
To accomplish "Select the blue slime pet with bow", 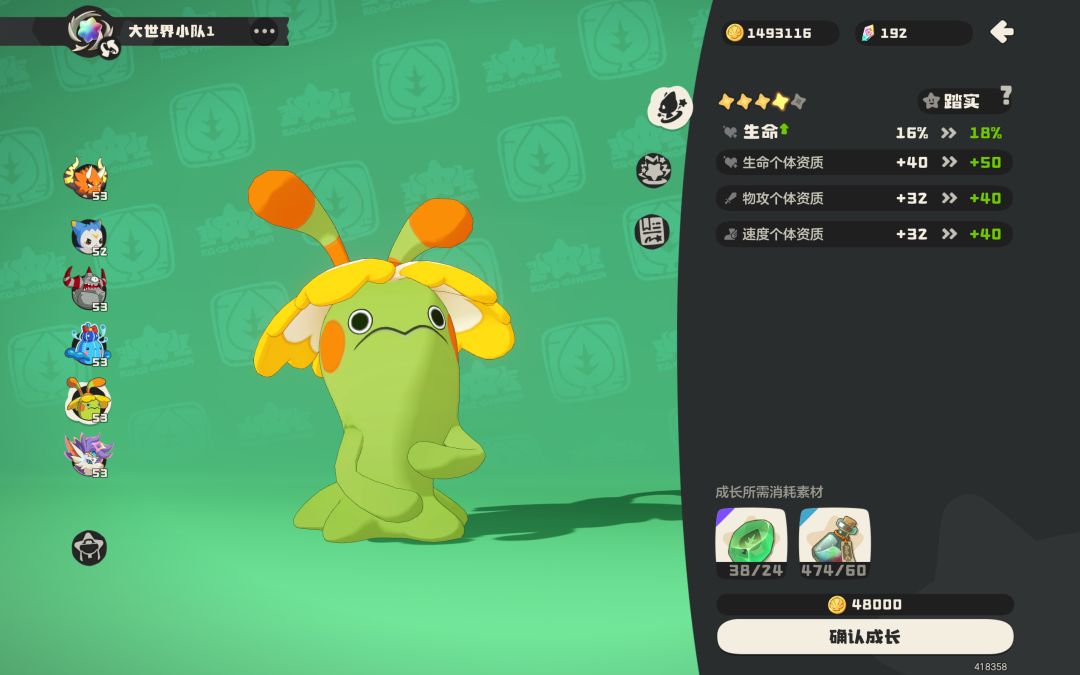I will [x=88, y=345].
